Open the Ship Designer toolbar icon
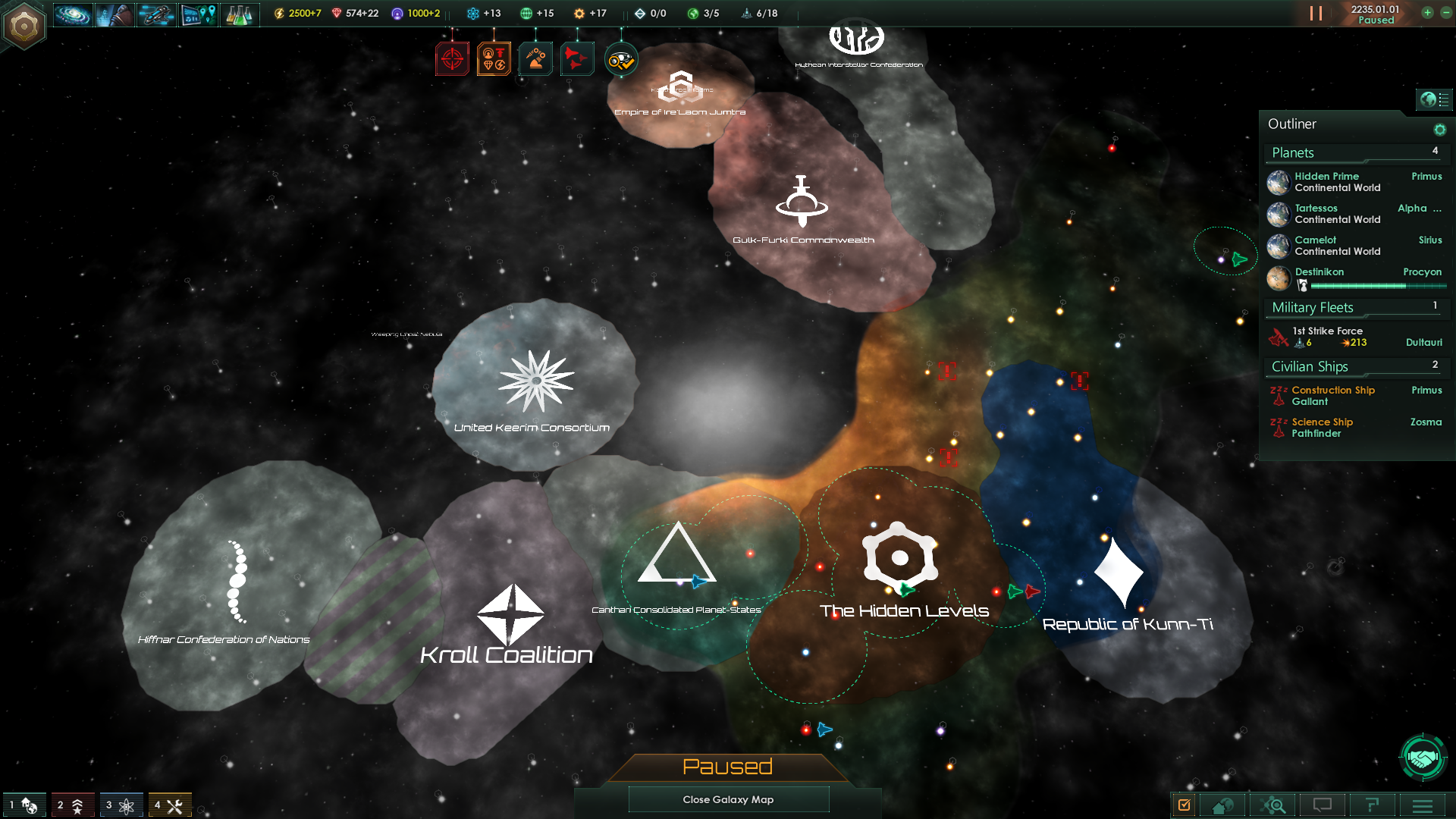This screenshot has width=1456, height=819. point(156,14)
